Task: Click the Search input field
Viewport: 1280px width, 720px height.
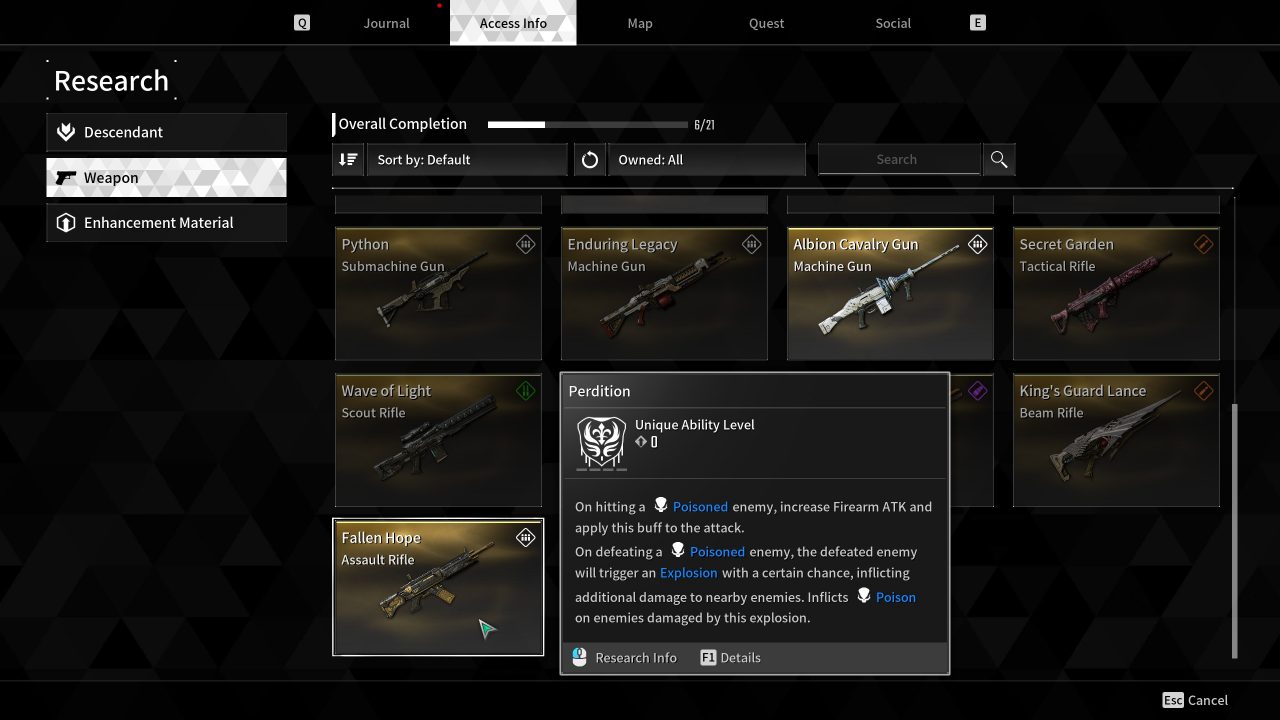Action: [x=897, y=159]
